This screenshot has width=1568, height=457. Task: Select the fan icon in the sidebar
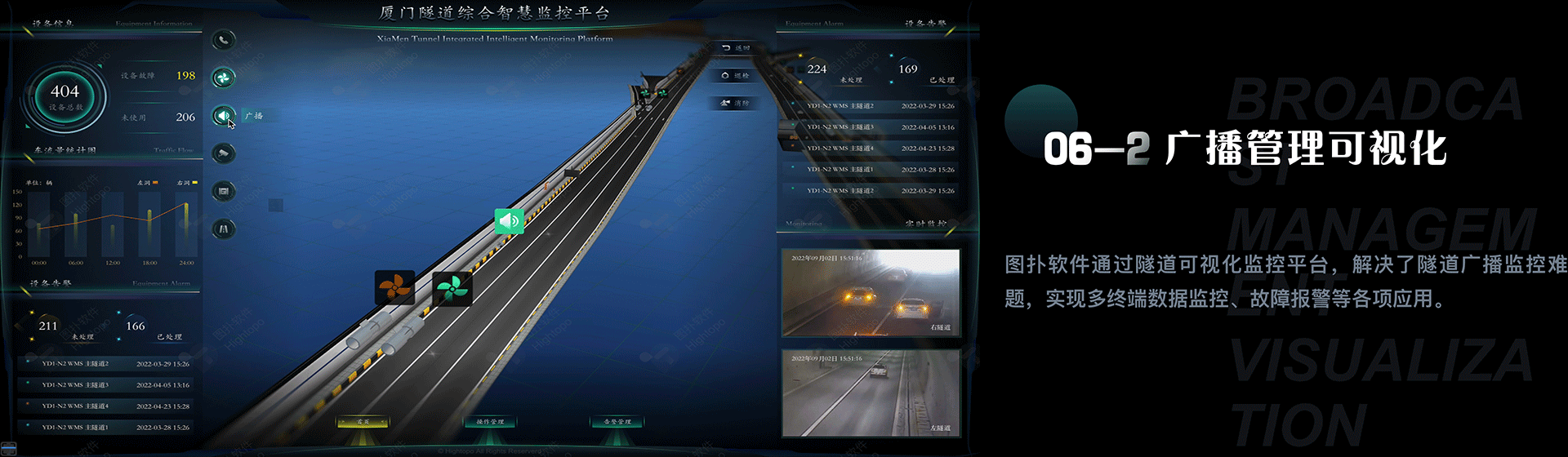223,78
